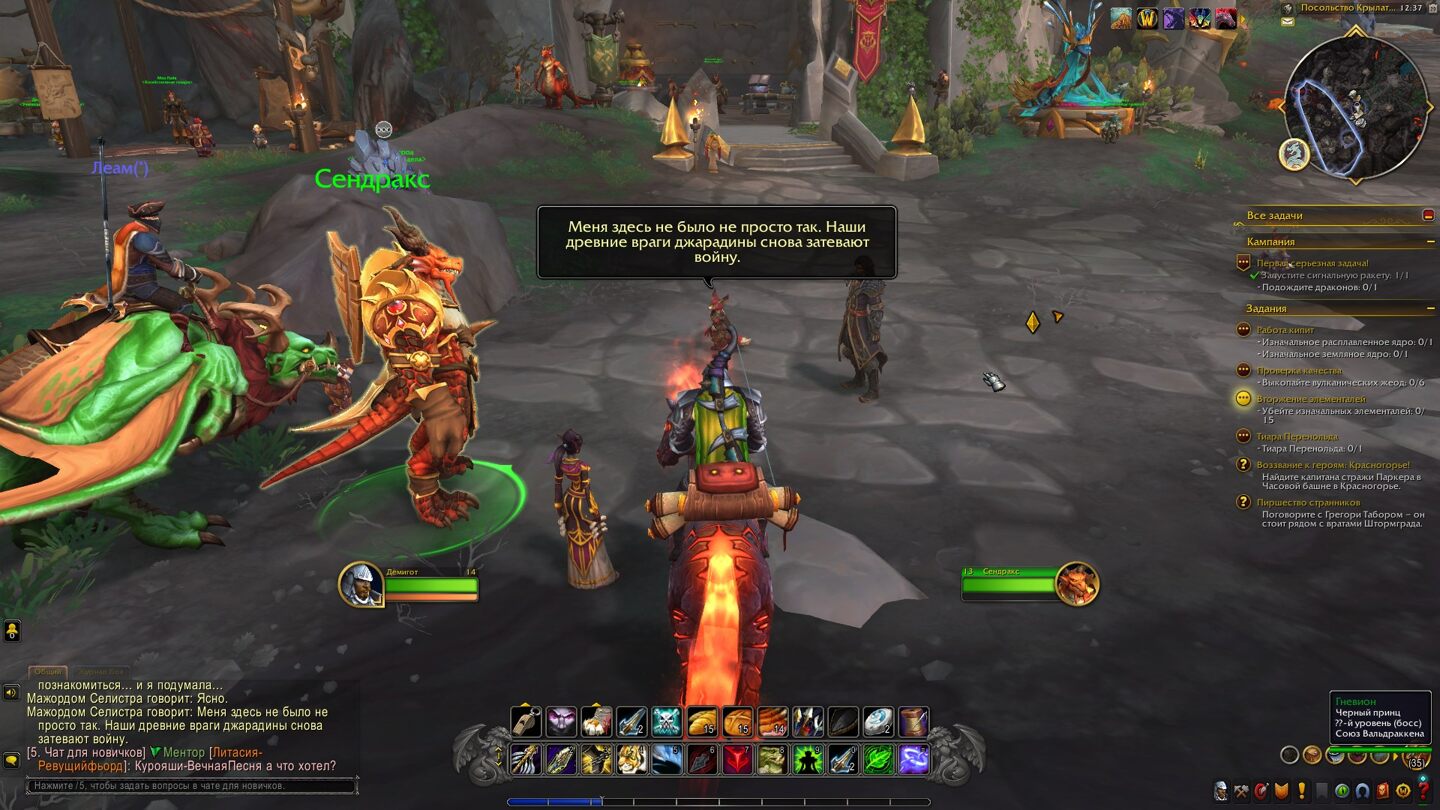Screen dimensions: 1440x810
Task: Select the Демигот player unit frame portrait
Action: [x=360, y=584]
